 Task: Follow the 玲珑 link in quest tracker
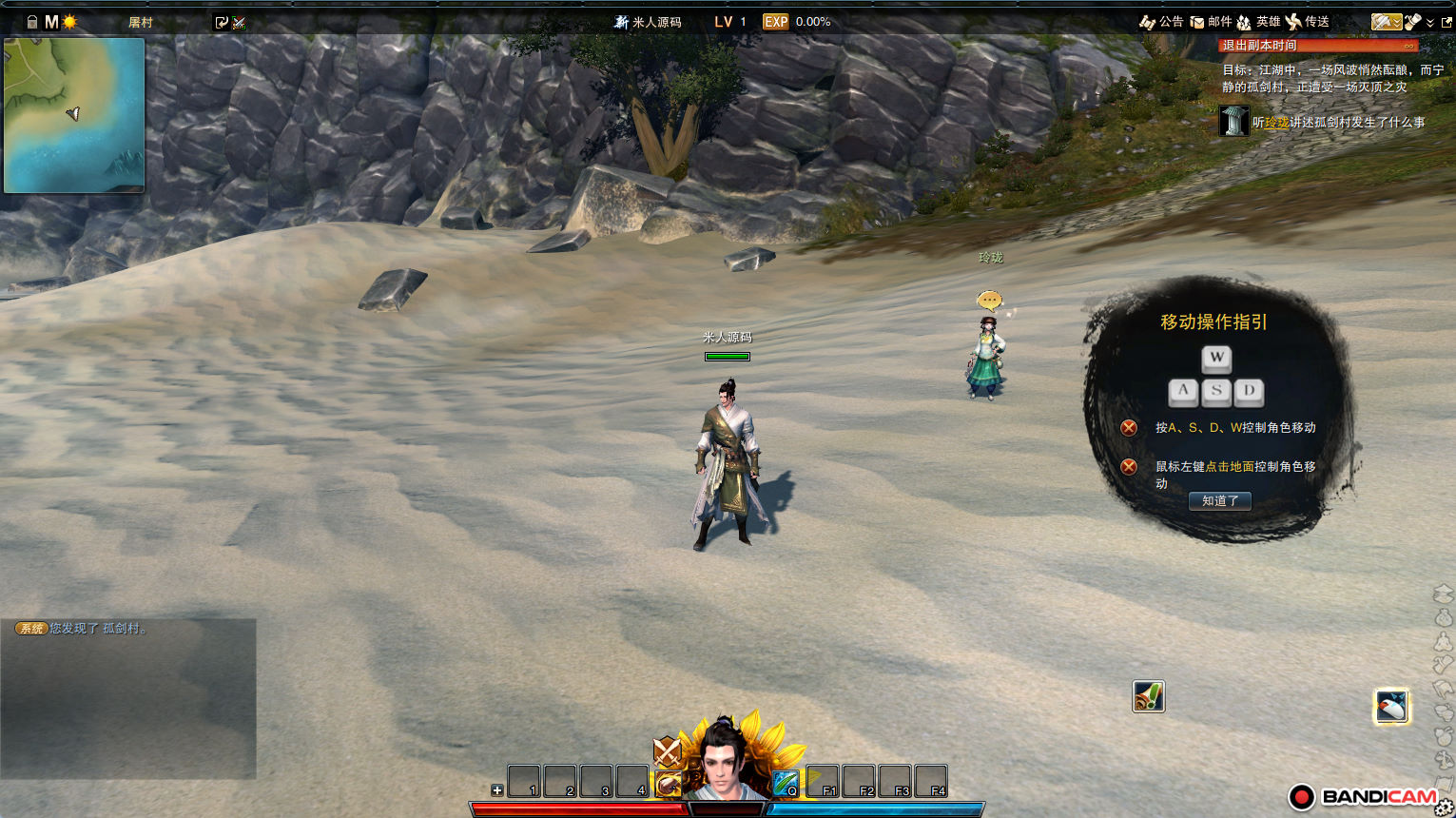(1277, 123)
